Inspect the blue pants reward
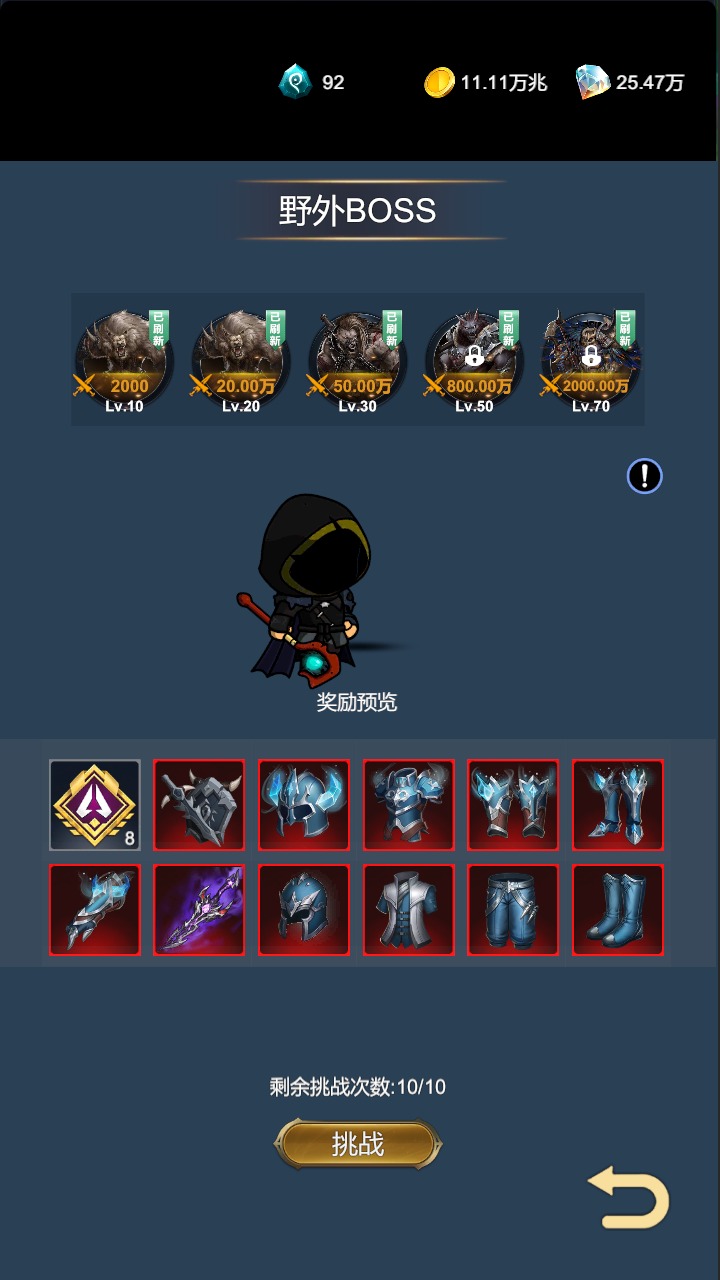 513,910
